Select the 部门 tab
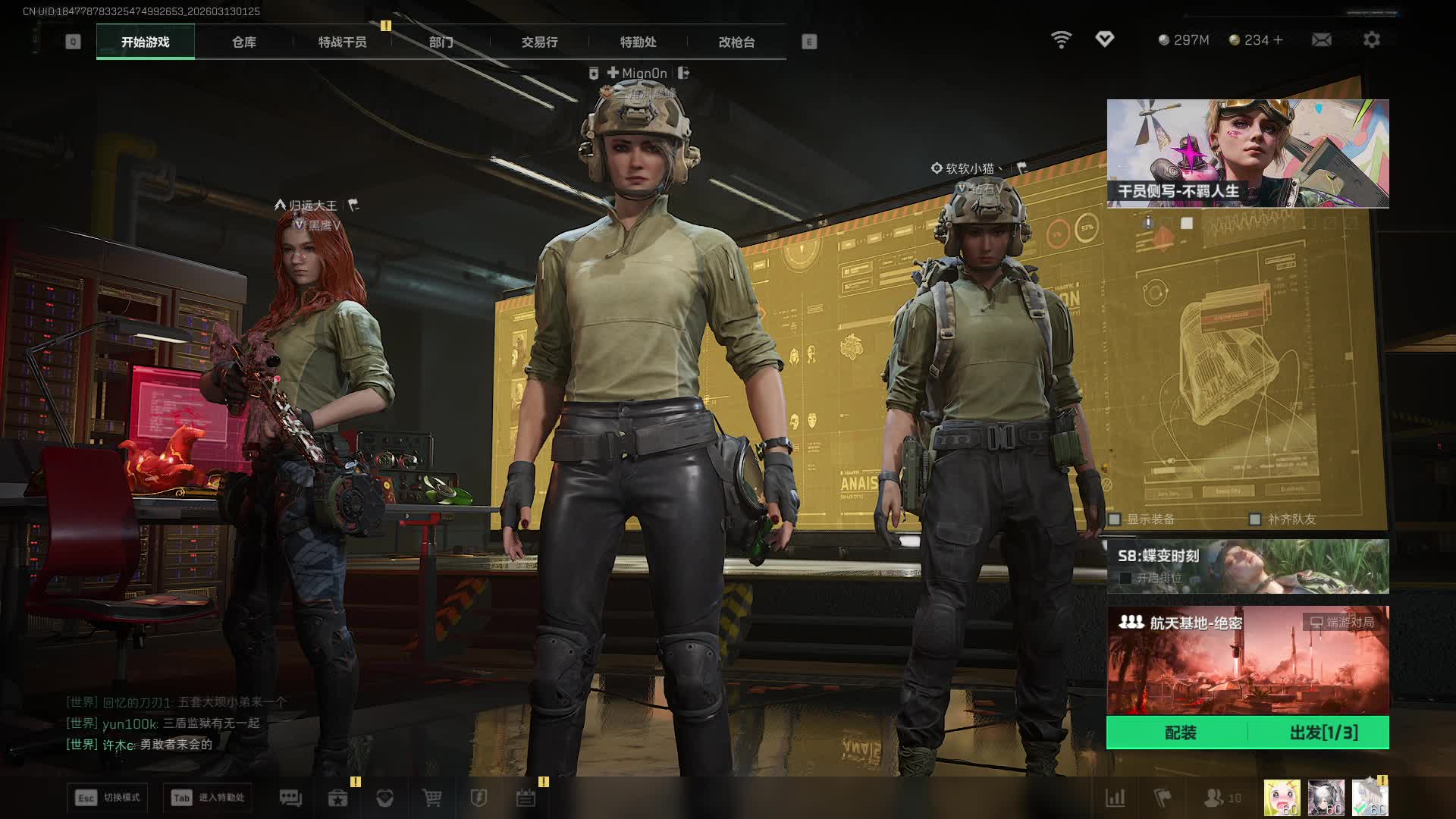 (x=441, y=42)
